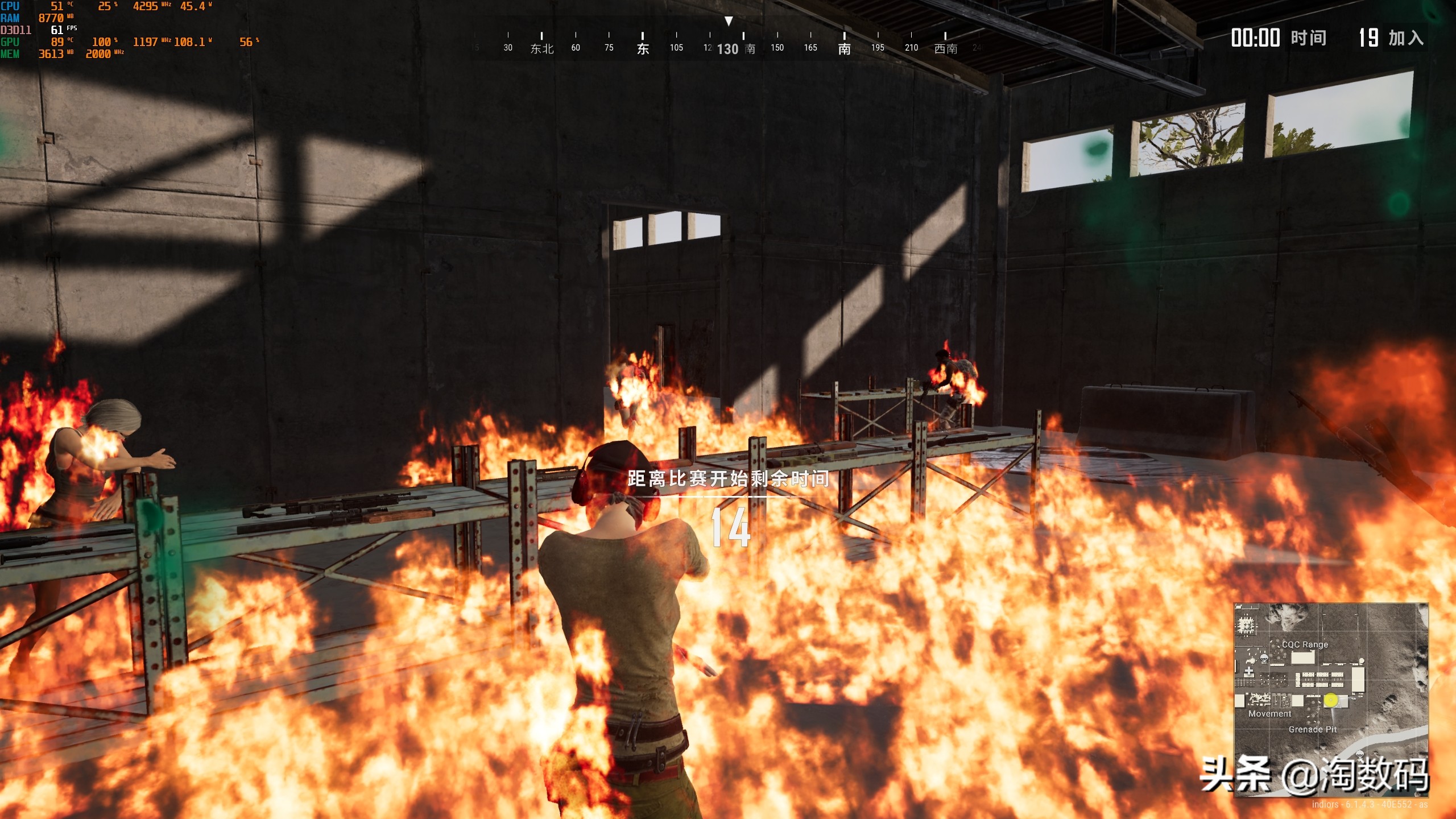Select the yellow player marker on the minimap

point(1331,700)
